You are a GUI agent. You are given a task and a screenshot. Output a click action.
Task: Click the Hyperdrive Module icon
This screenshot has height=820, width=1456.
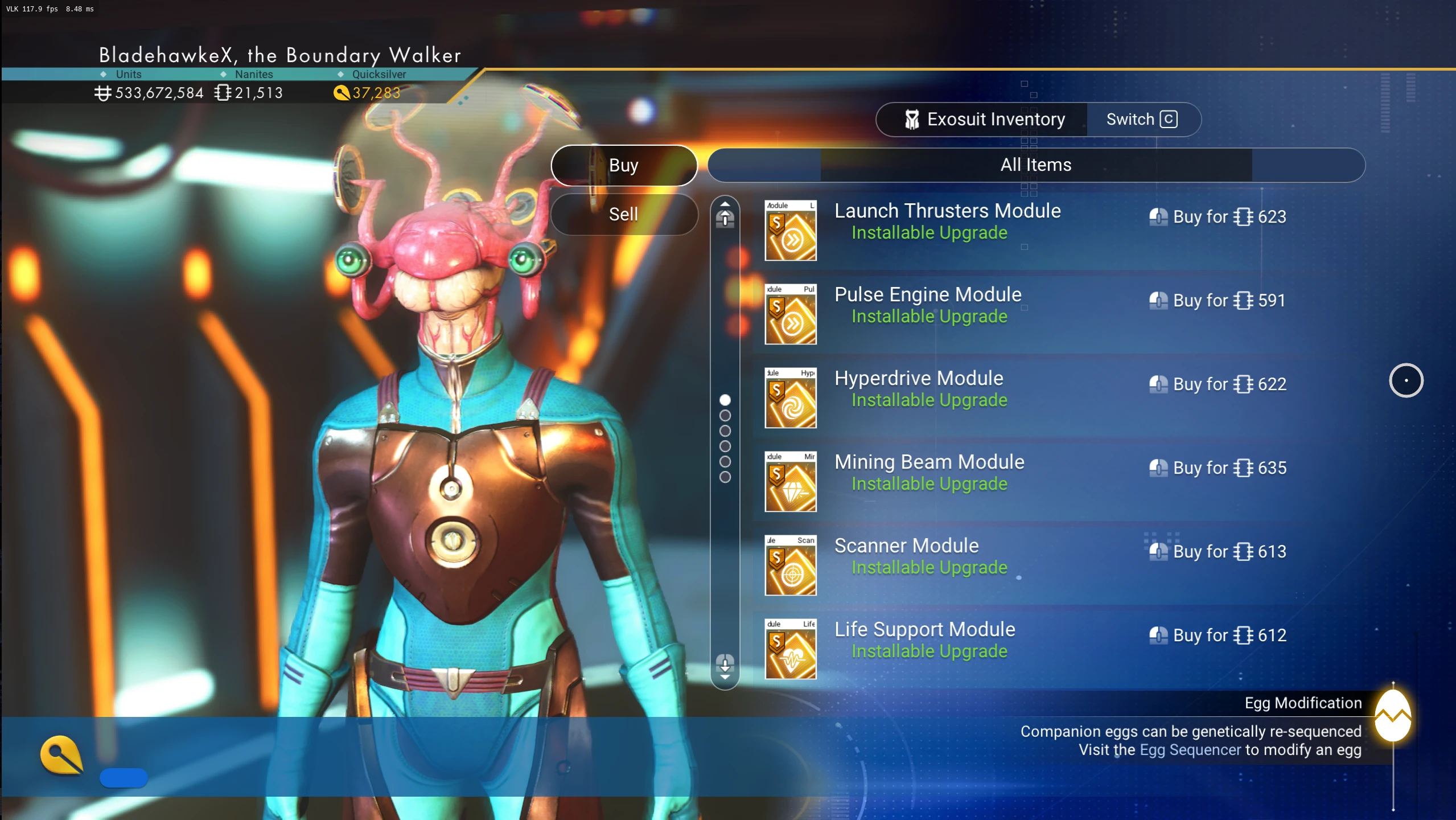pos(790,397)
